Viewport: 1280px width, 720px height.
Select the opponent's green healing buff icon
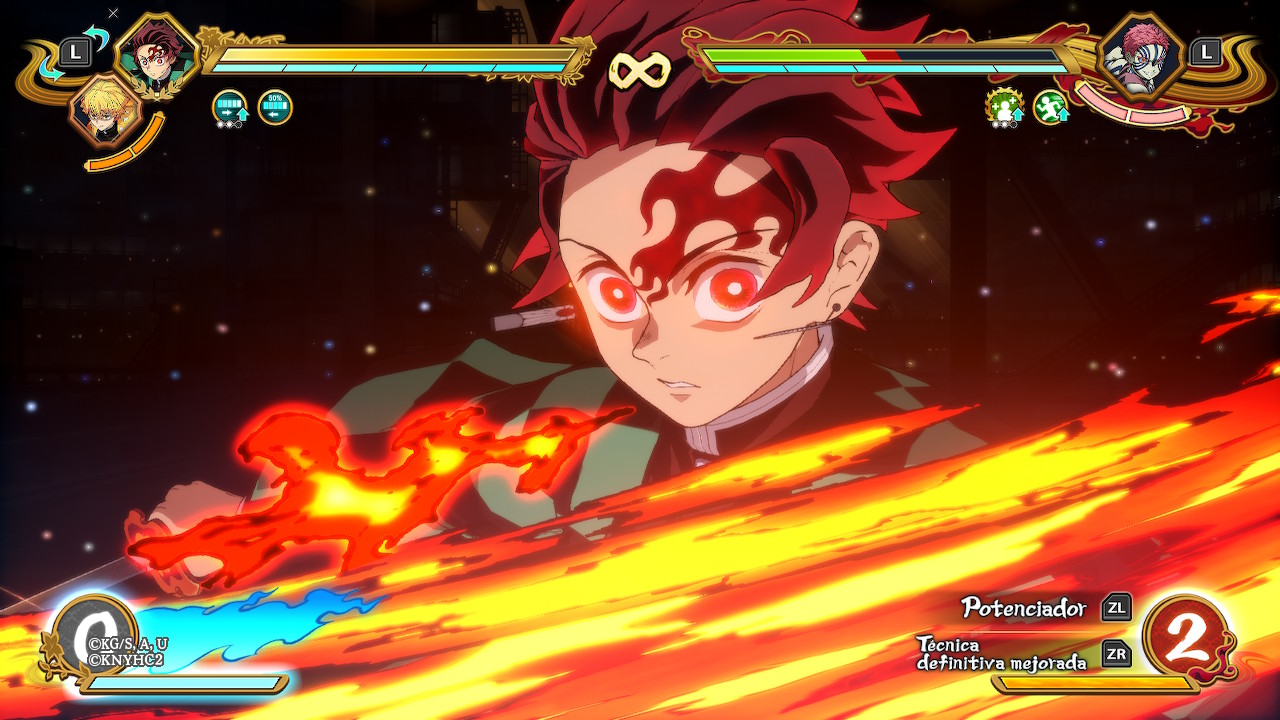click(x=1003, y=106)
